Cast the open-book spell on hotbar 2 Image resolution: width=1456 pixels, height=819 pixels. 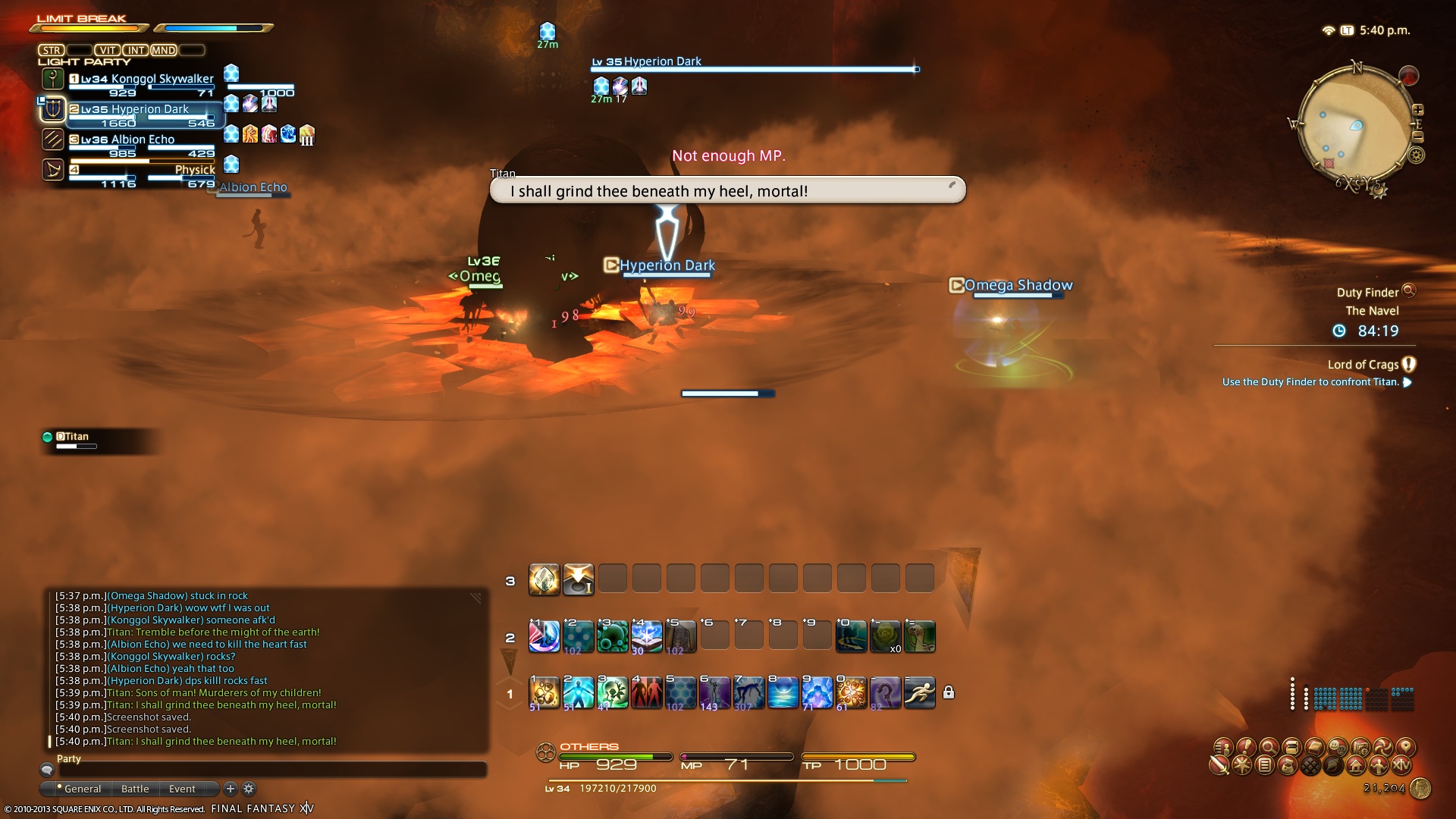tap(646, 636)
